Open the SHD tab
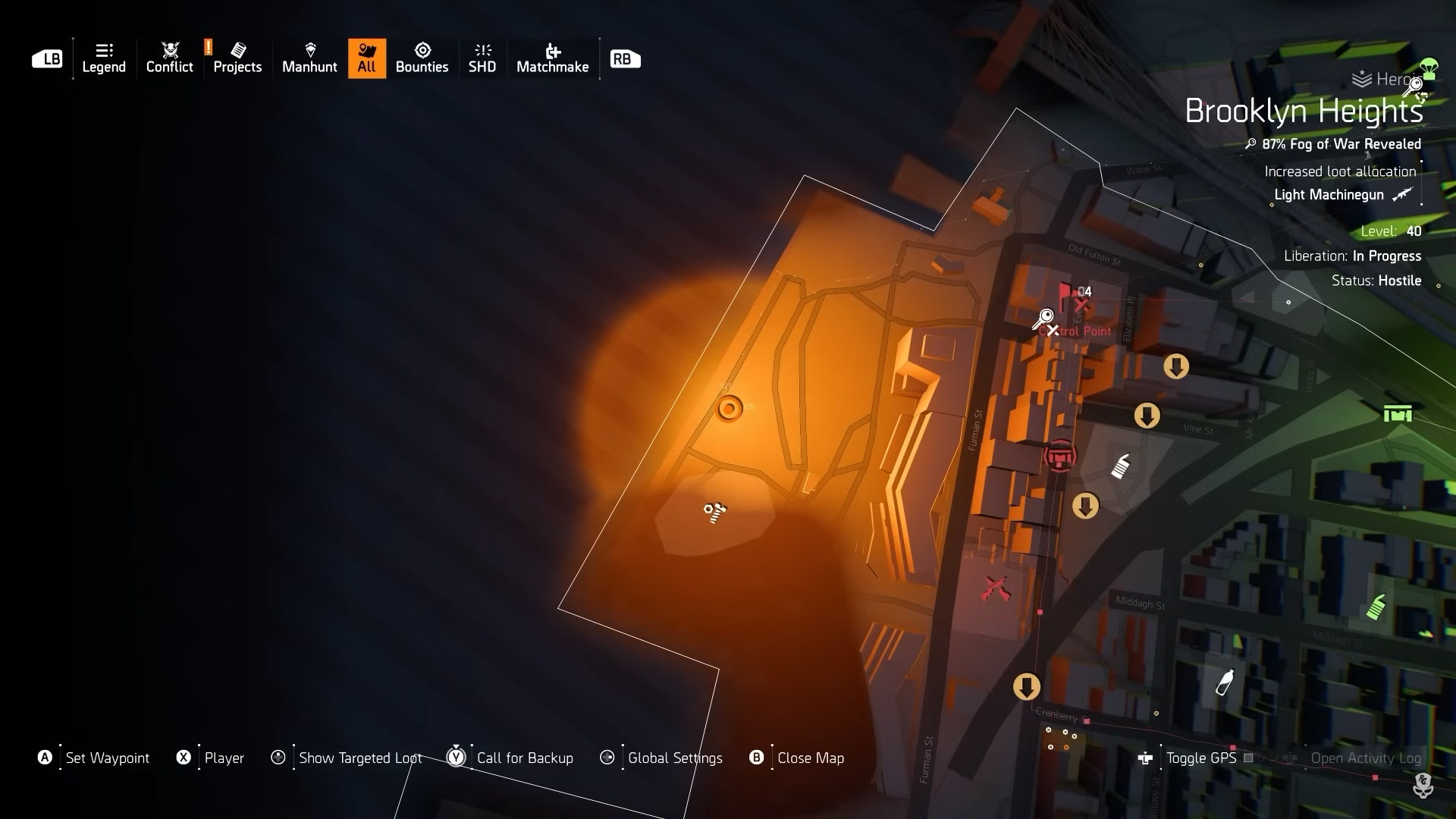The width and height of the screenshot is (1456, 819). [482, 58]
